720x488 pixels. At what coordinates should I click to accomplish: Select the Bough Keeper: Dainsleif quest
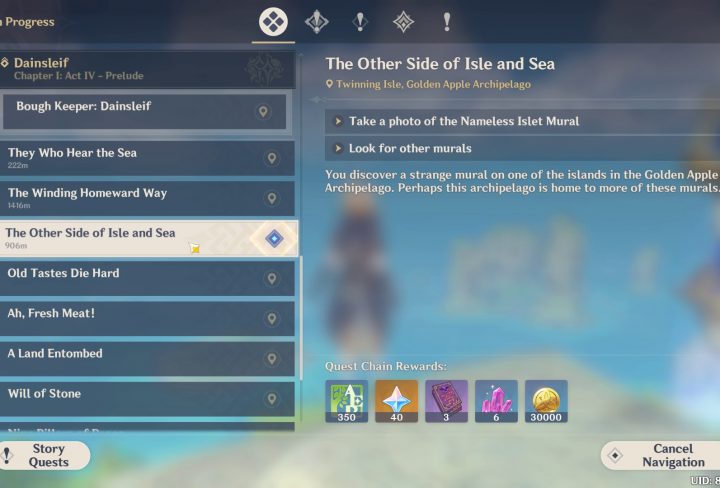(145, 111)
